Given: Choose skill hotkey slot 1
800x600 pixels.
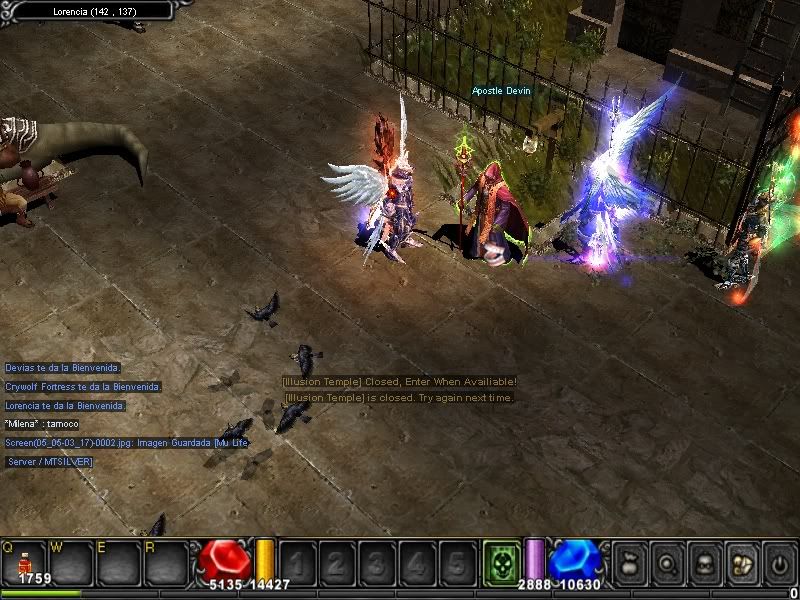Looking at the screenshot, I should [297, 563].
